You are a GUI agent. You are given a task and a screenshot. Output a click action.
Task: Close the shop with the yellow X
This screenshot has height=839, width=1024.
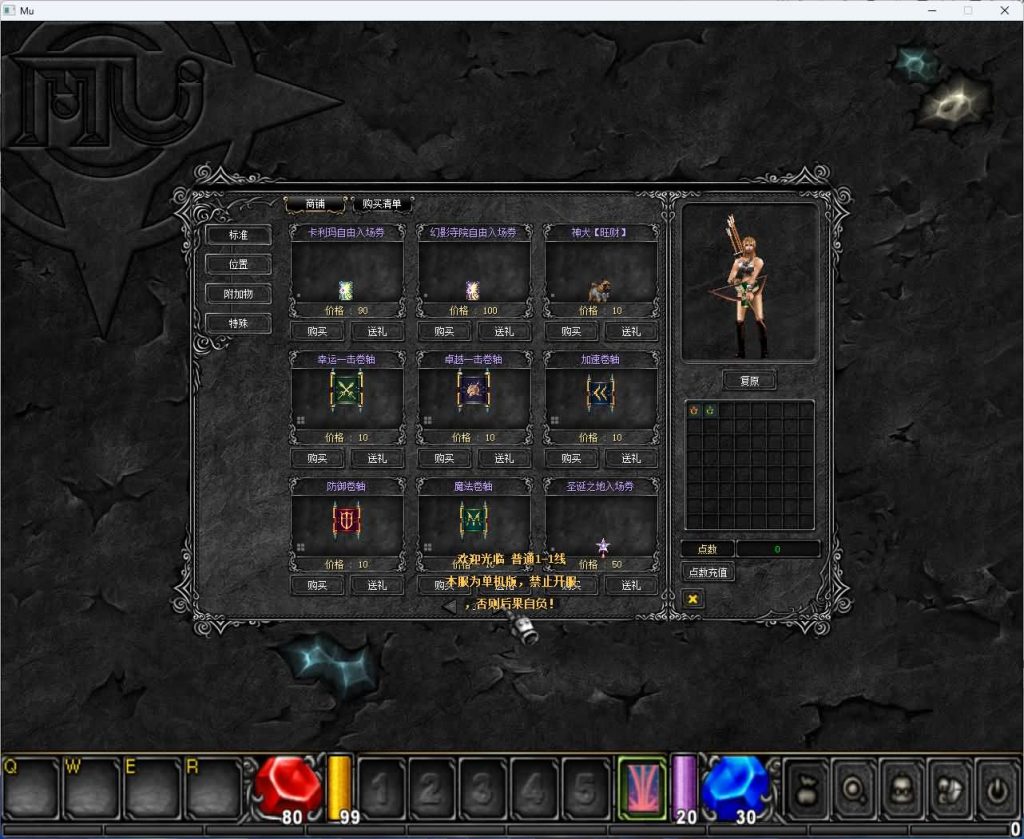(x=692, y=599)
